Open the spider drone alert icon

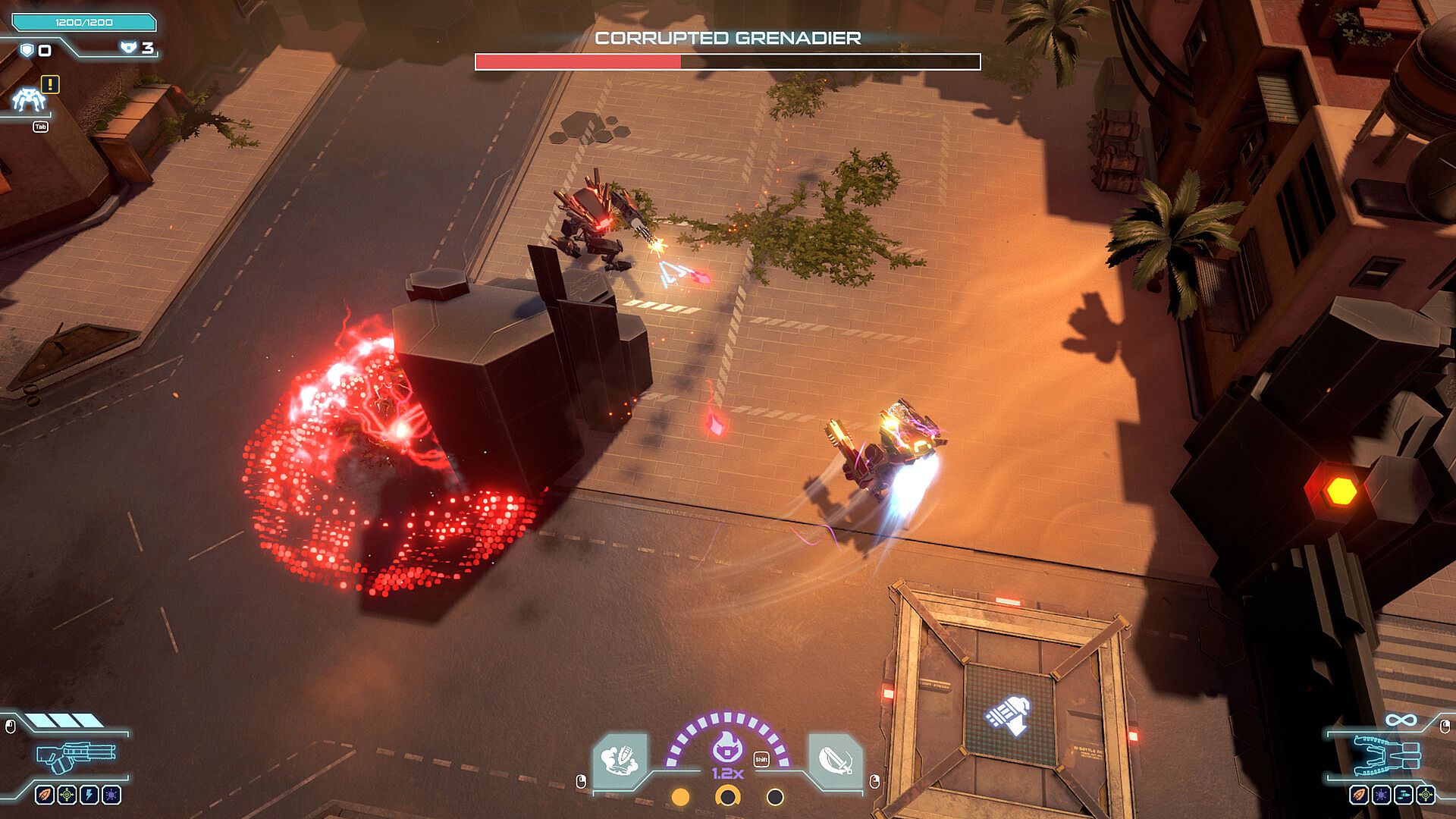click(x=29, y=99)
